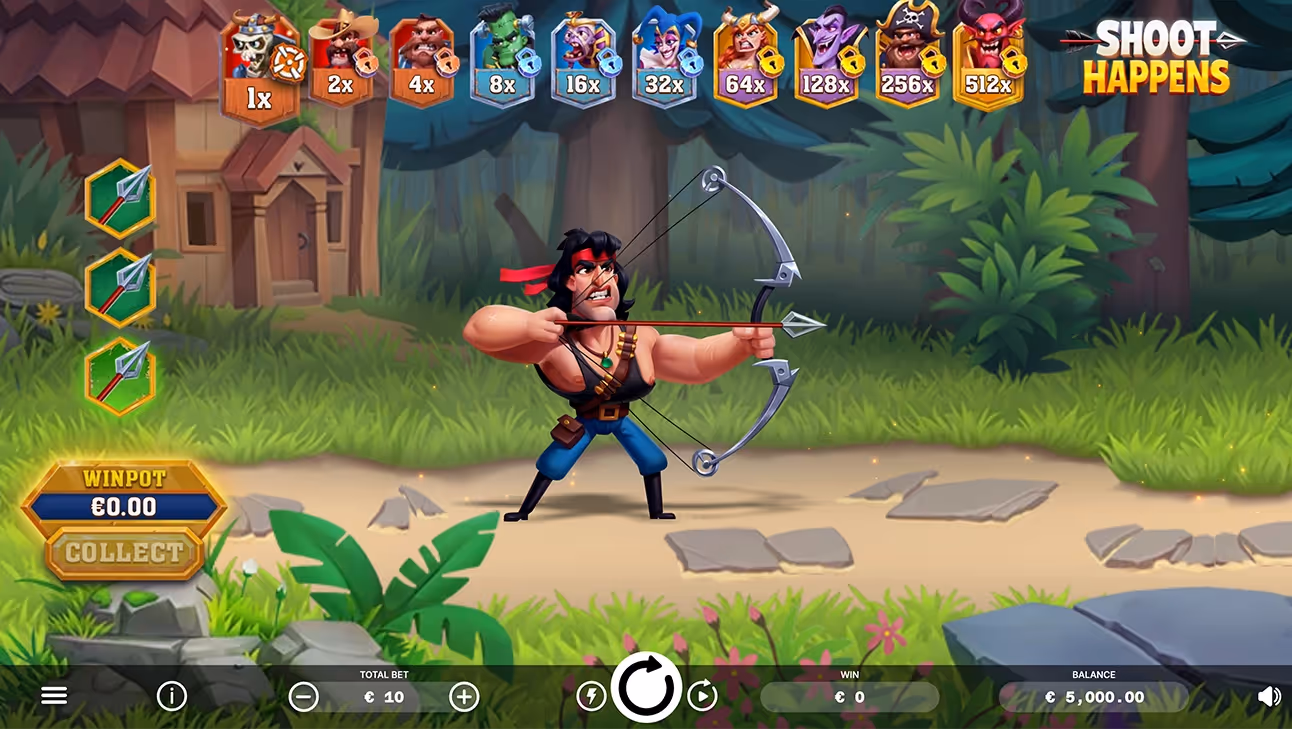Increase the total bet with plus

coord(463,697)
